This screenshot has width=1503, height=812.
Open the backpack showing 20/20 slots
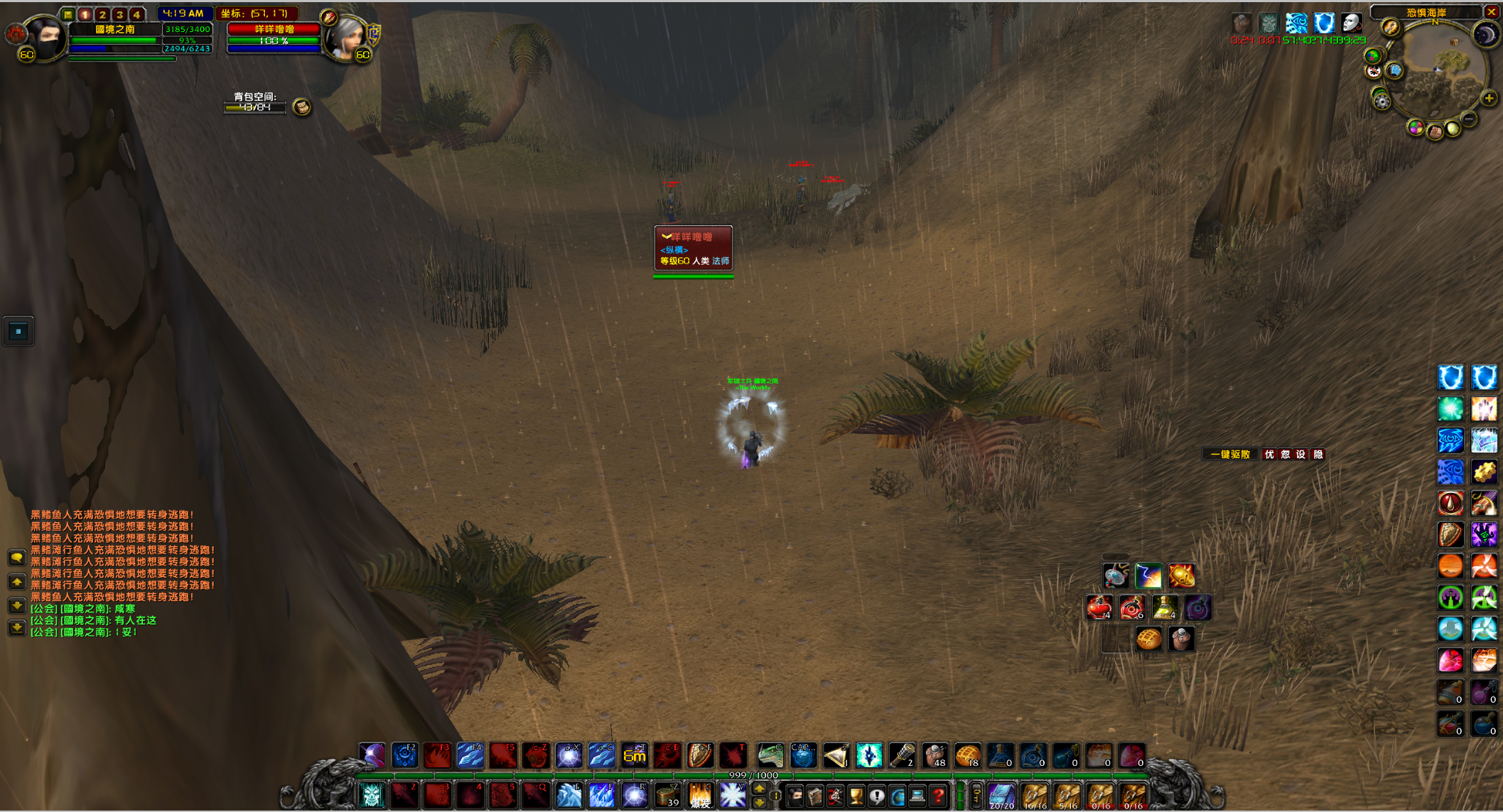[x=1001, y=796]
